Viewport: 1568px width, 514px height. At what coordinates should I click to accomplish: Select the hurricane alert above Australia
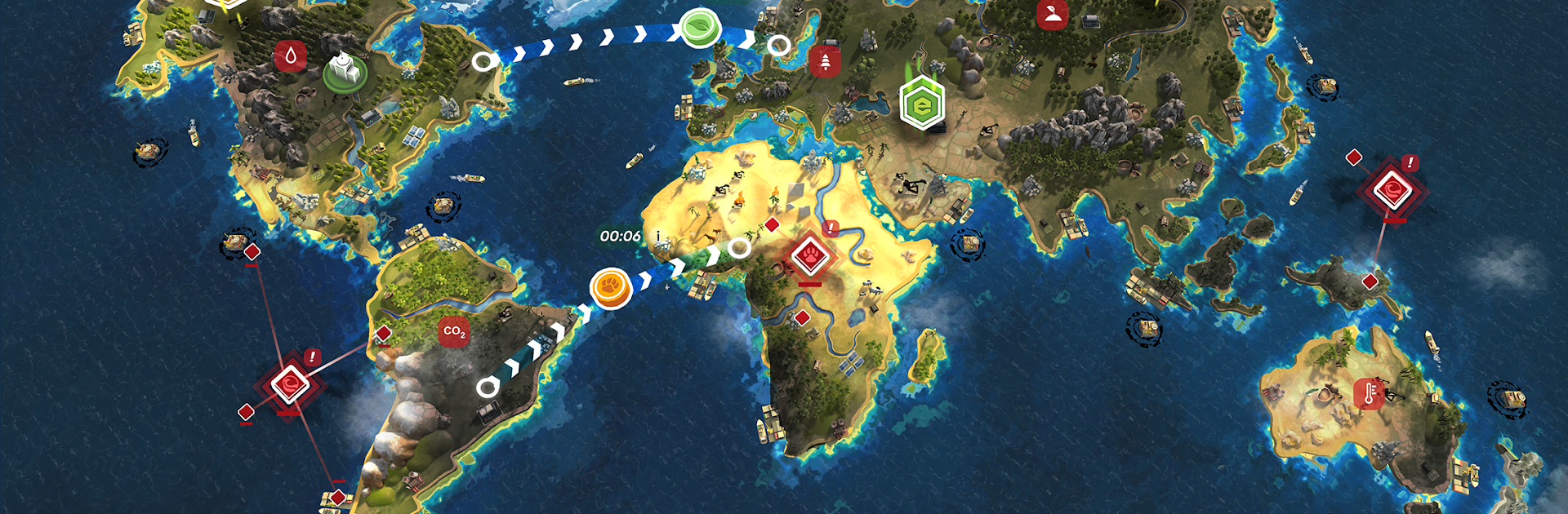(1392, 191)
